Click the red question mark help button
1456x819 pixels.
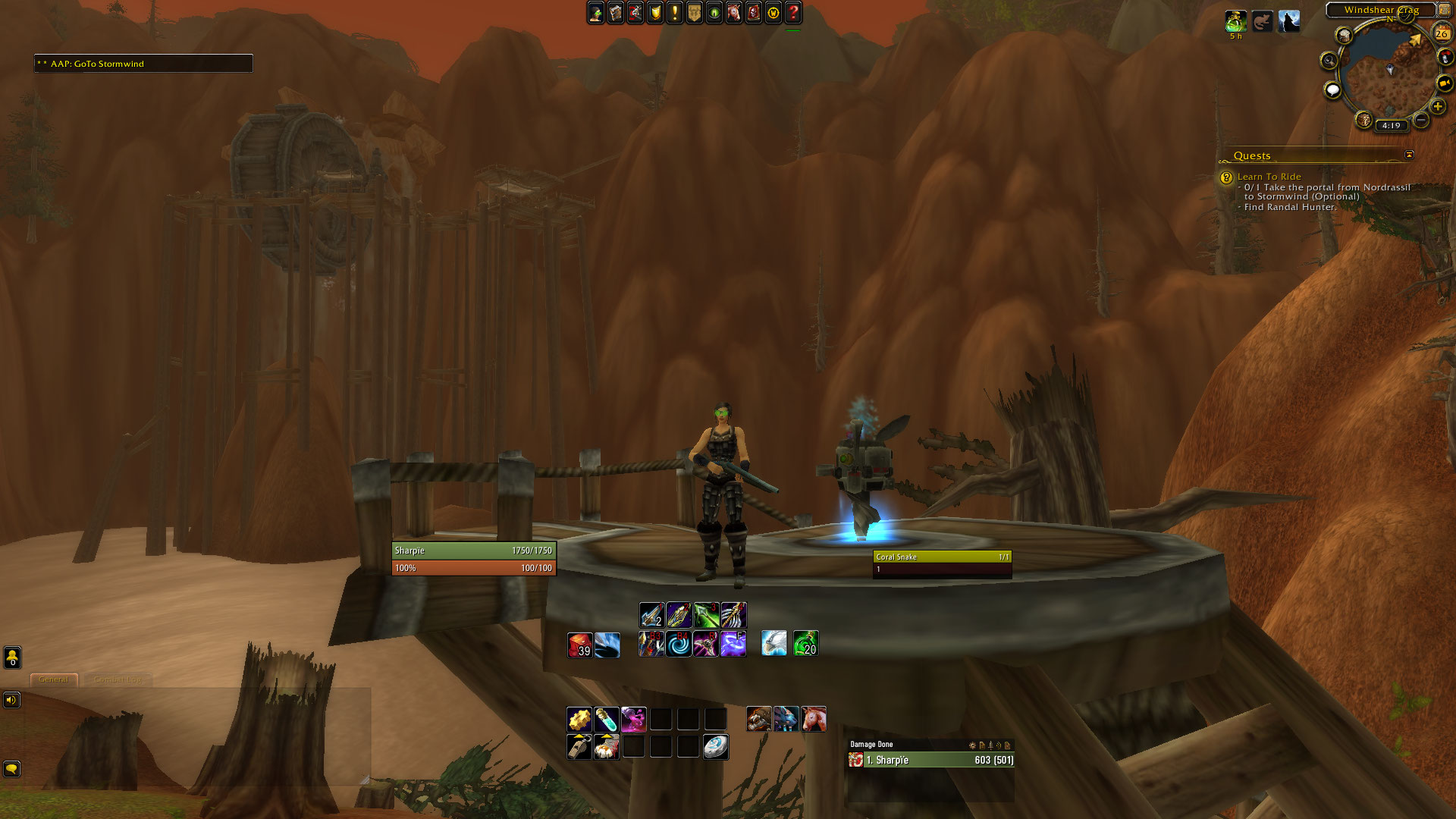tap(793, 12)
